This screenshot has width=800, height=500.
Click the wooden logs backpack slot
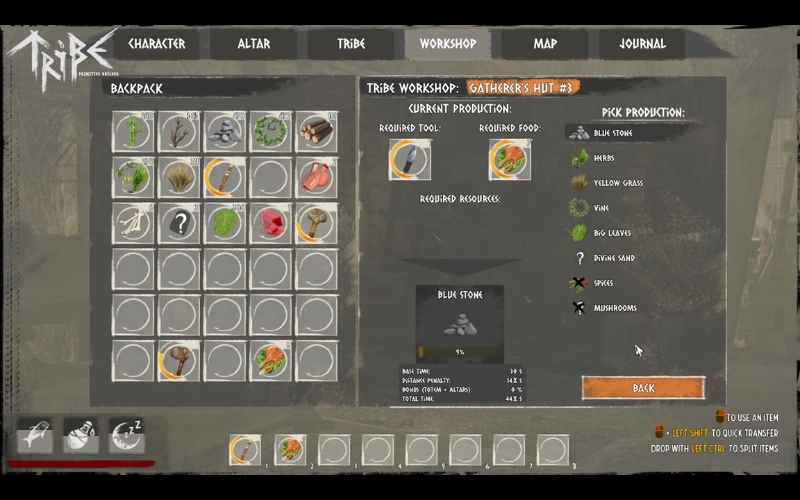tap(317, 132)
